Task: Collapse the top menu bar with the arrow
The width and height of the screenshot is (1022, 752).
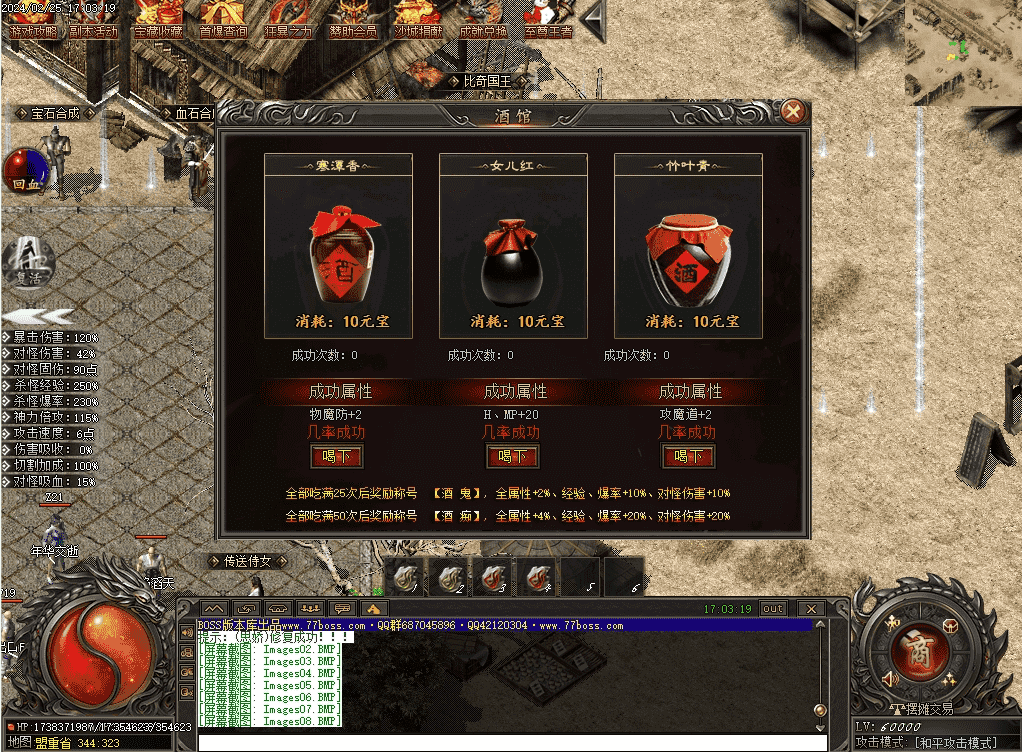Action: 594,20
